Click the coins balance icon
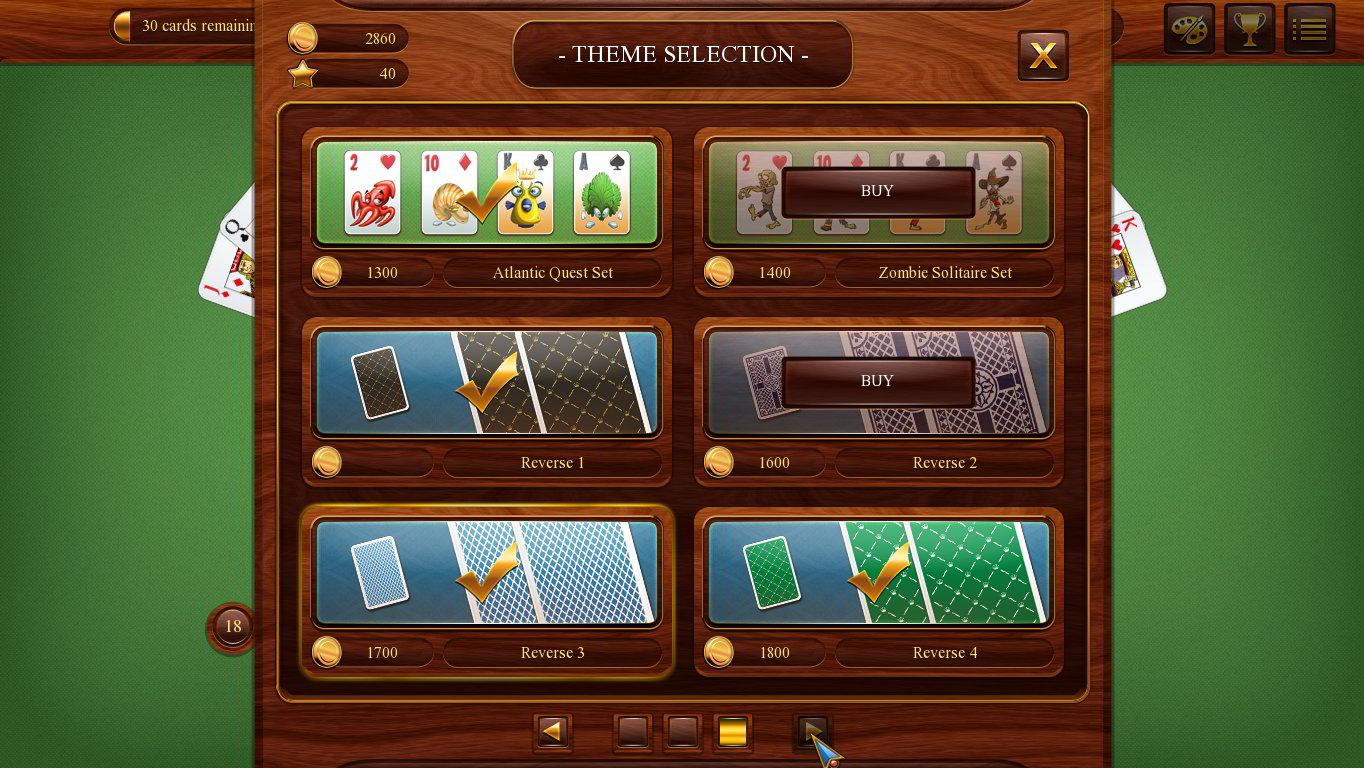 (304, 38)
